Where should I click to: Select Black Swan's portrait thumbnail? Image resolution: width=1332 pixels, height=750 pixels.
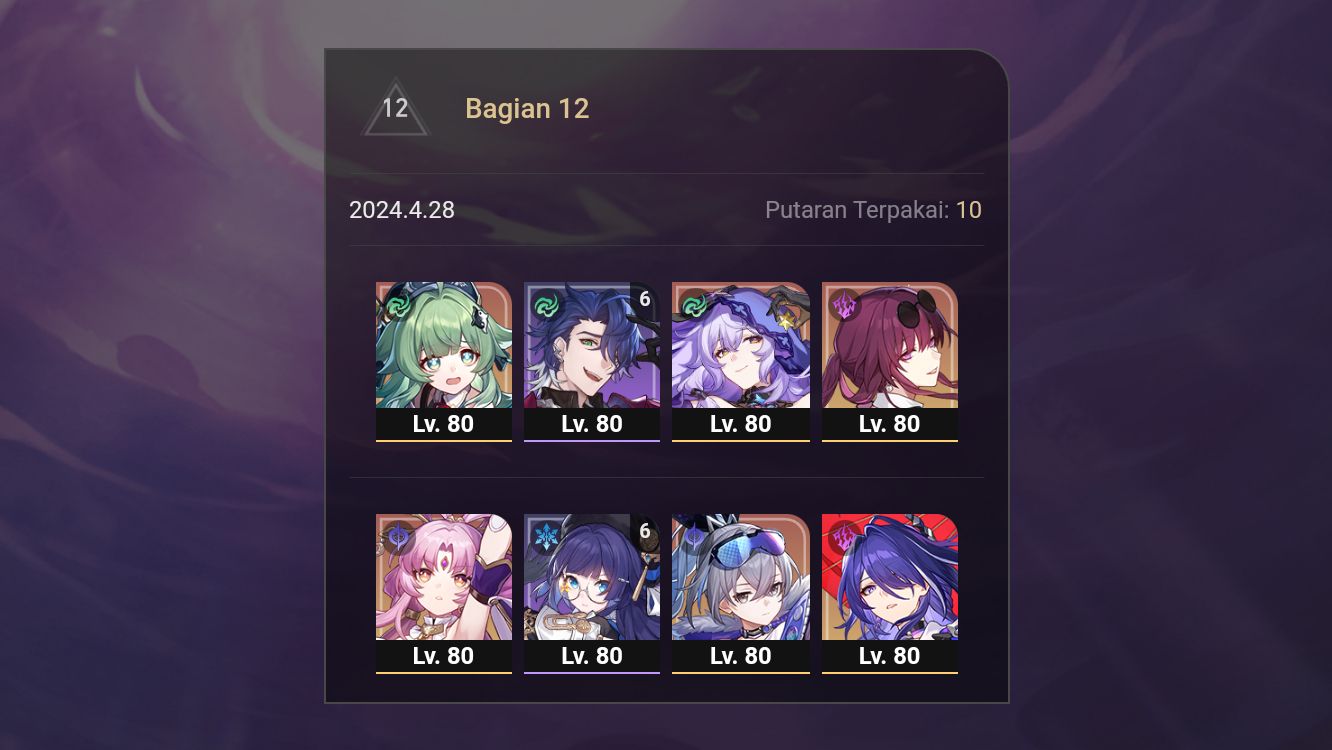[x=741, y=345]
